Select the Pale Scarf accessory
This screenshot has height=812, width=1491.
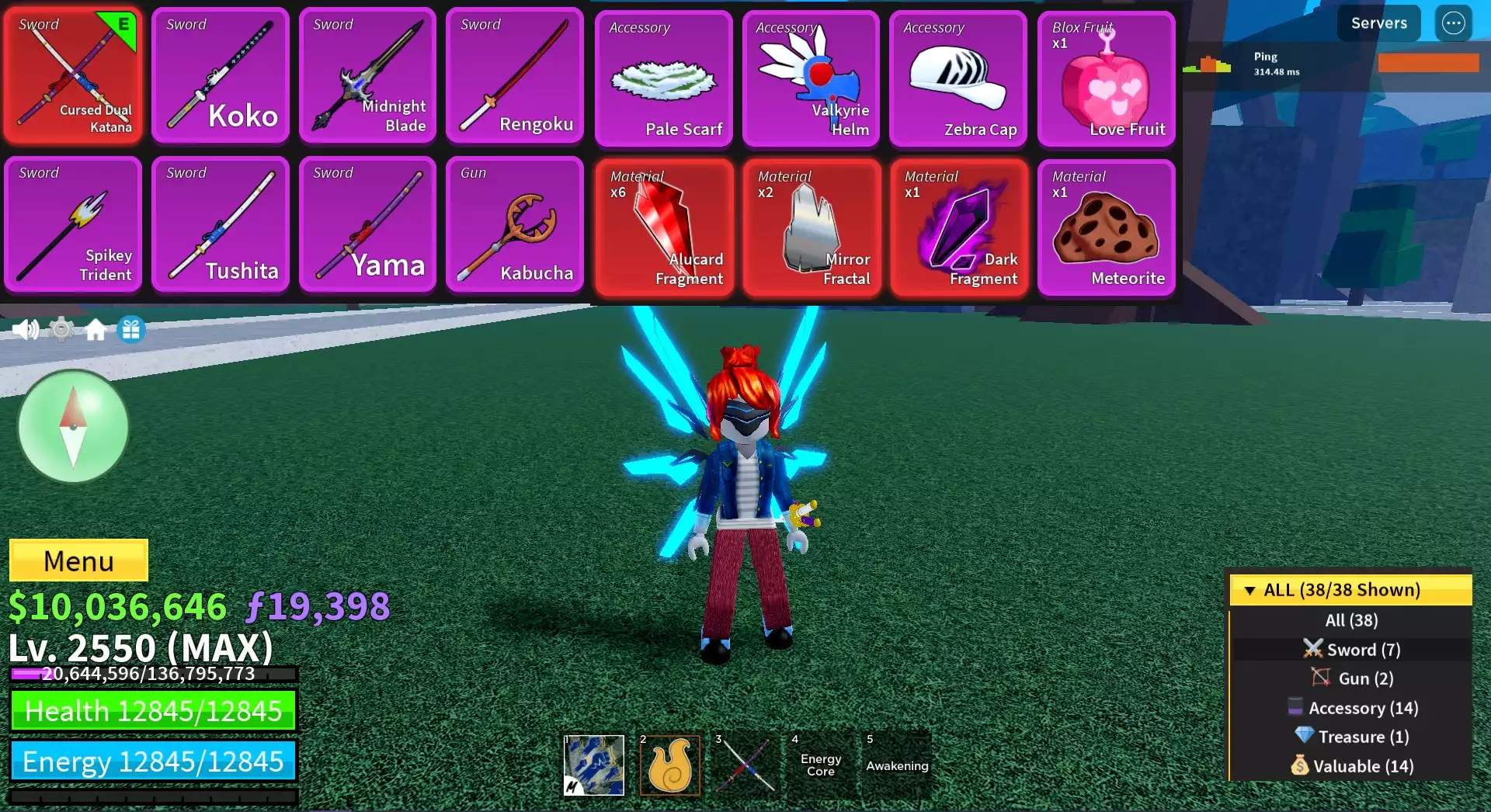[664, 78]
